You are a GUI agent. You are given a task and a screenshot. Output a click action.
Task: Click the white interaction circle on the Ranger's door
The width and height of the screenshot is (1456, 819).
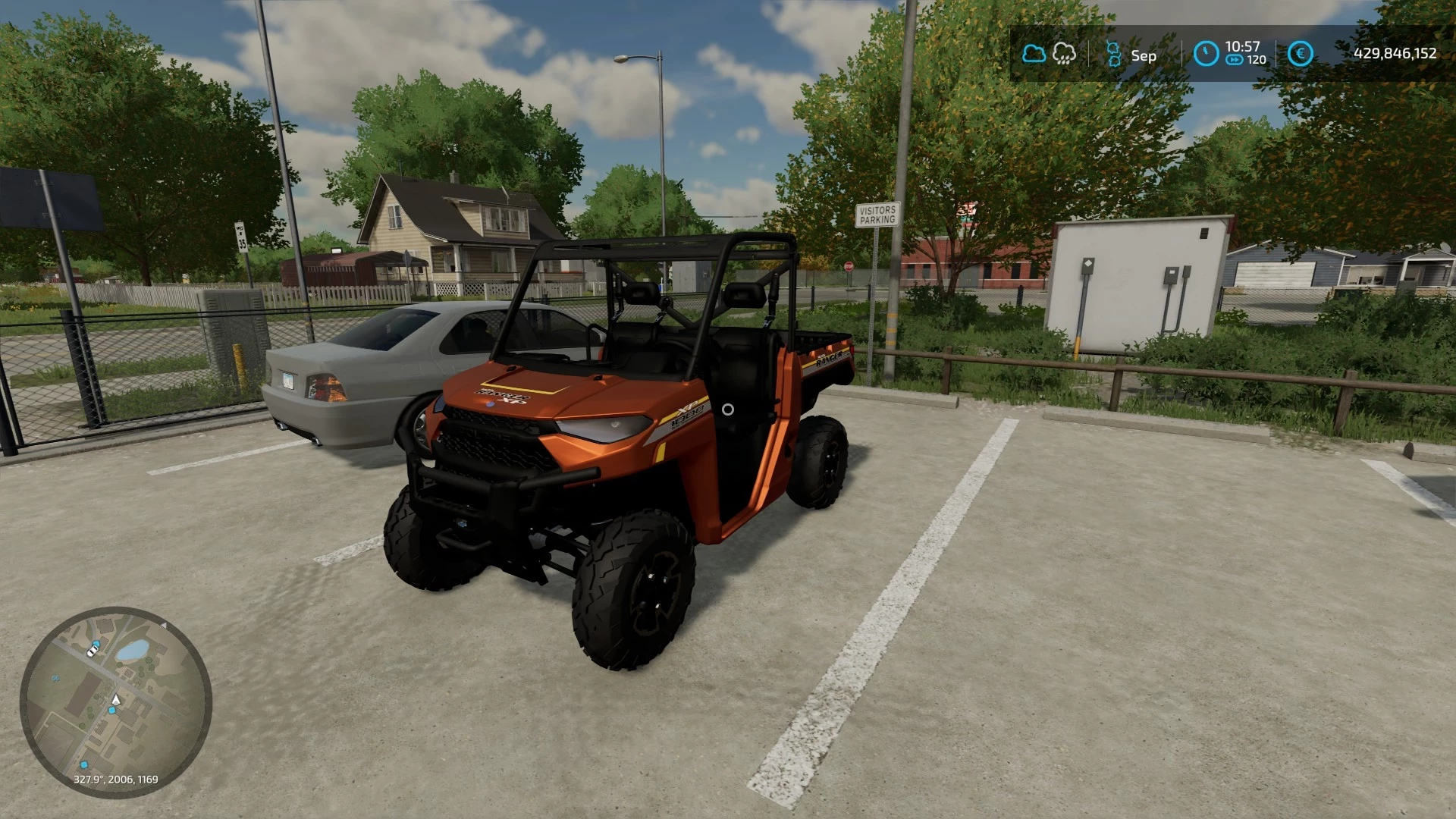(x=729, y=410)
